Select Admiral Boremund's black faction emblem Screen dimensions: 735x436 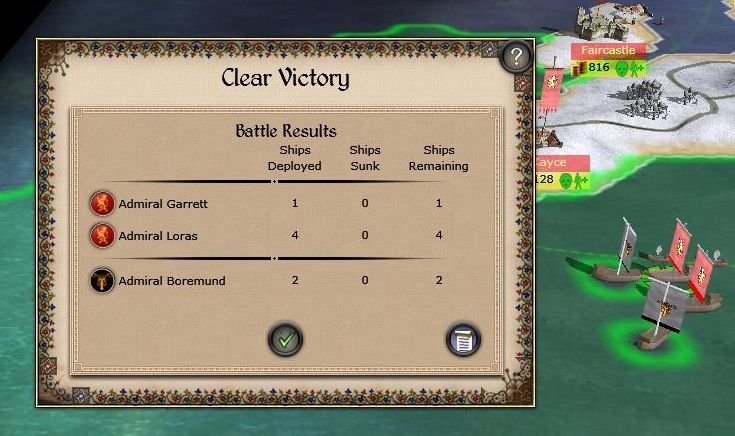(x=102, y=281)
